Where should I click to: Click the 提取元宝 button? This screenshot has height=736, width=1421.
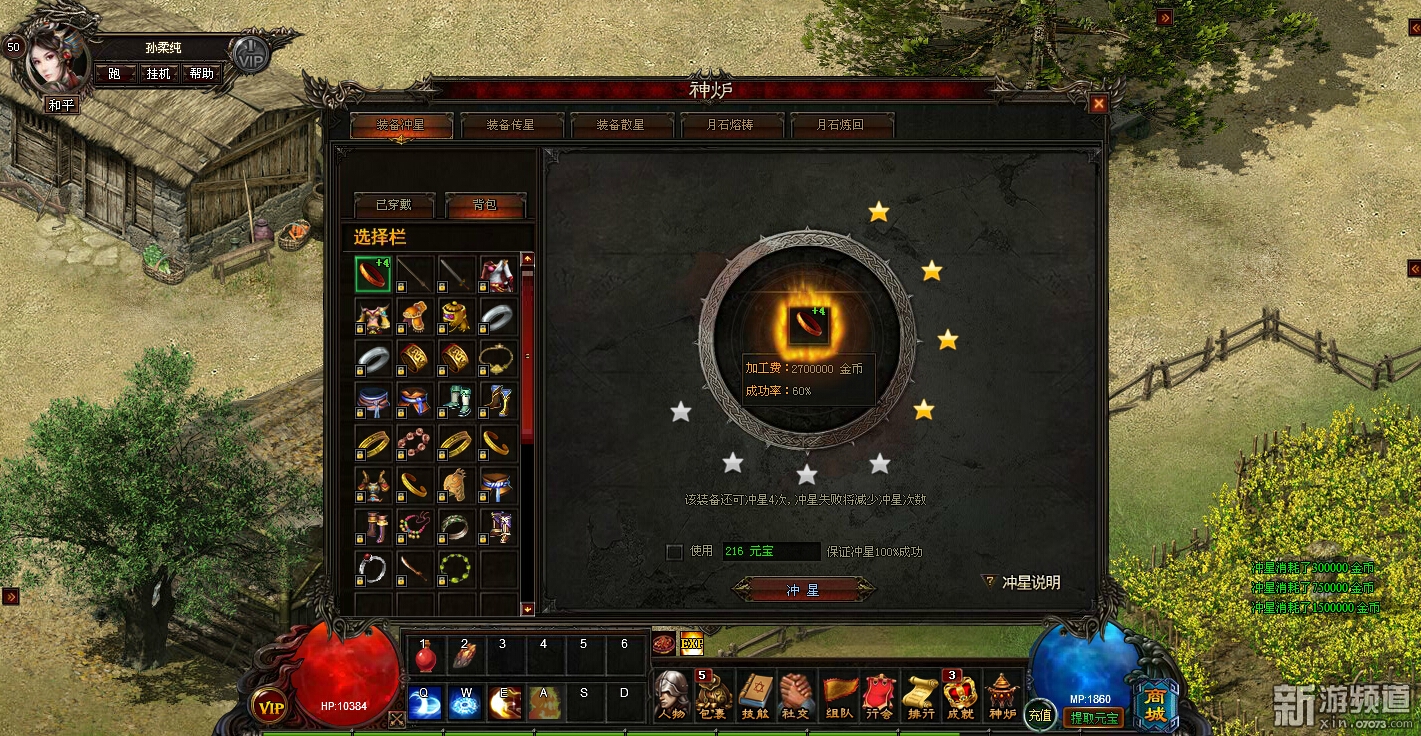[1095, 718]
